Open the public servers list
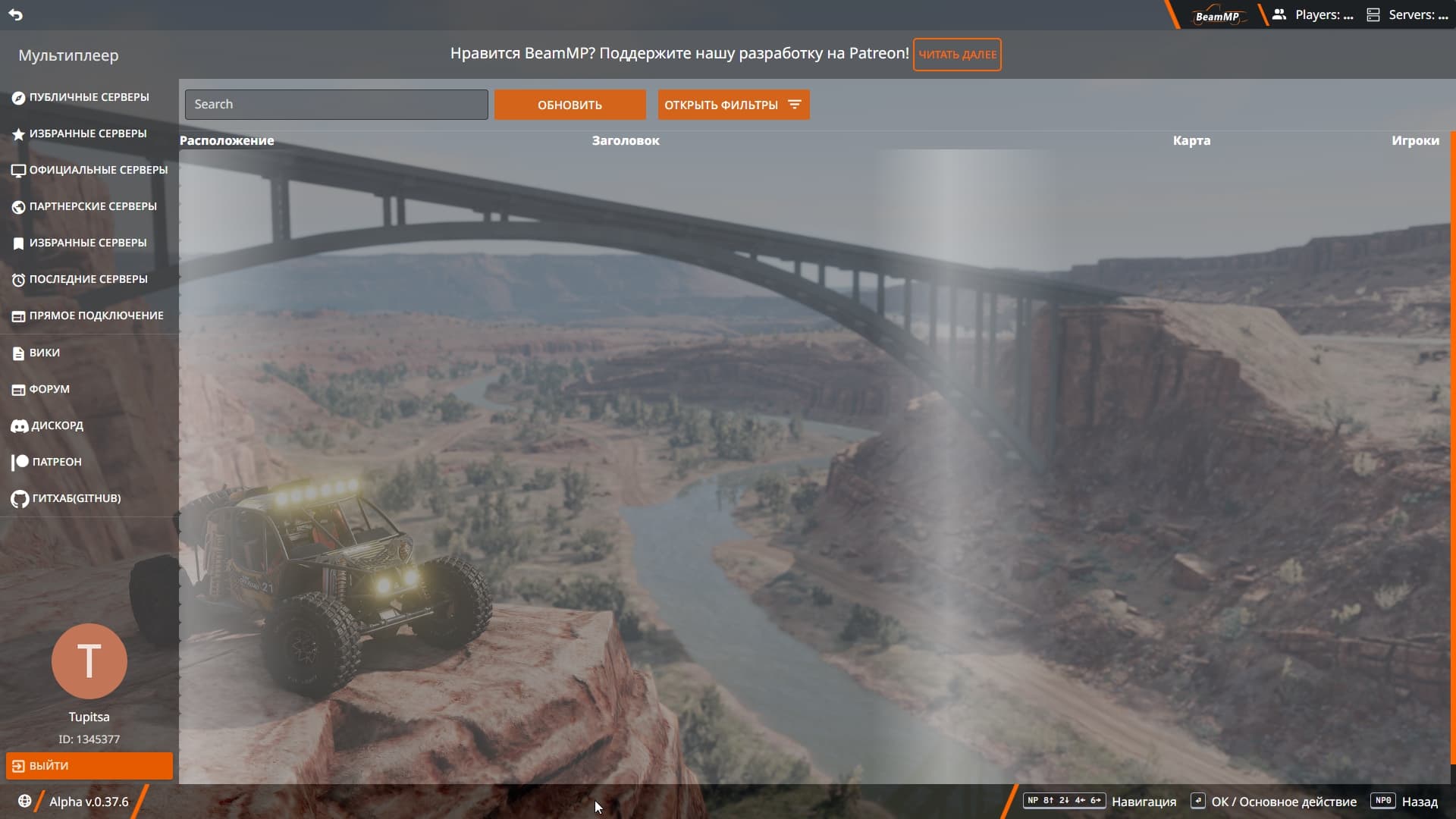The width and height of the screenshot is (1456, 819). 88,97
